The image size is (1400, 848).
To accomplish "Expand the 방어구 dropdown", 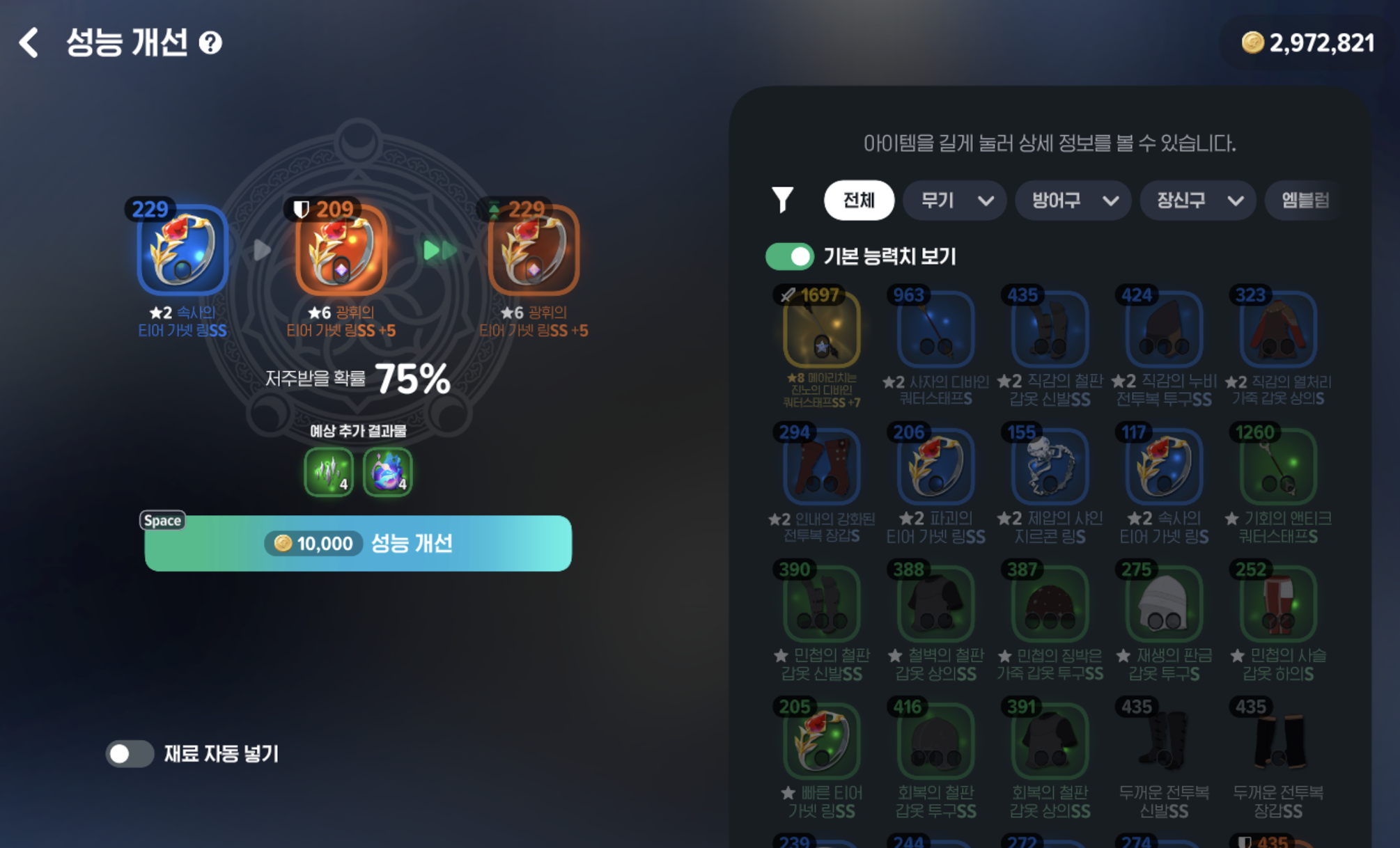I will (x=1073, y=201).
